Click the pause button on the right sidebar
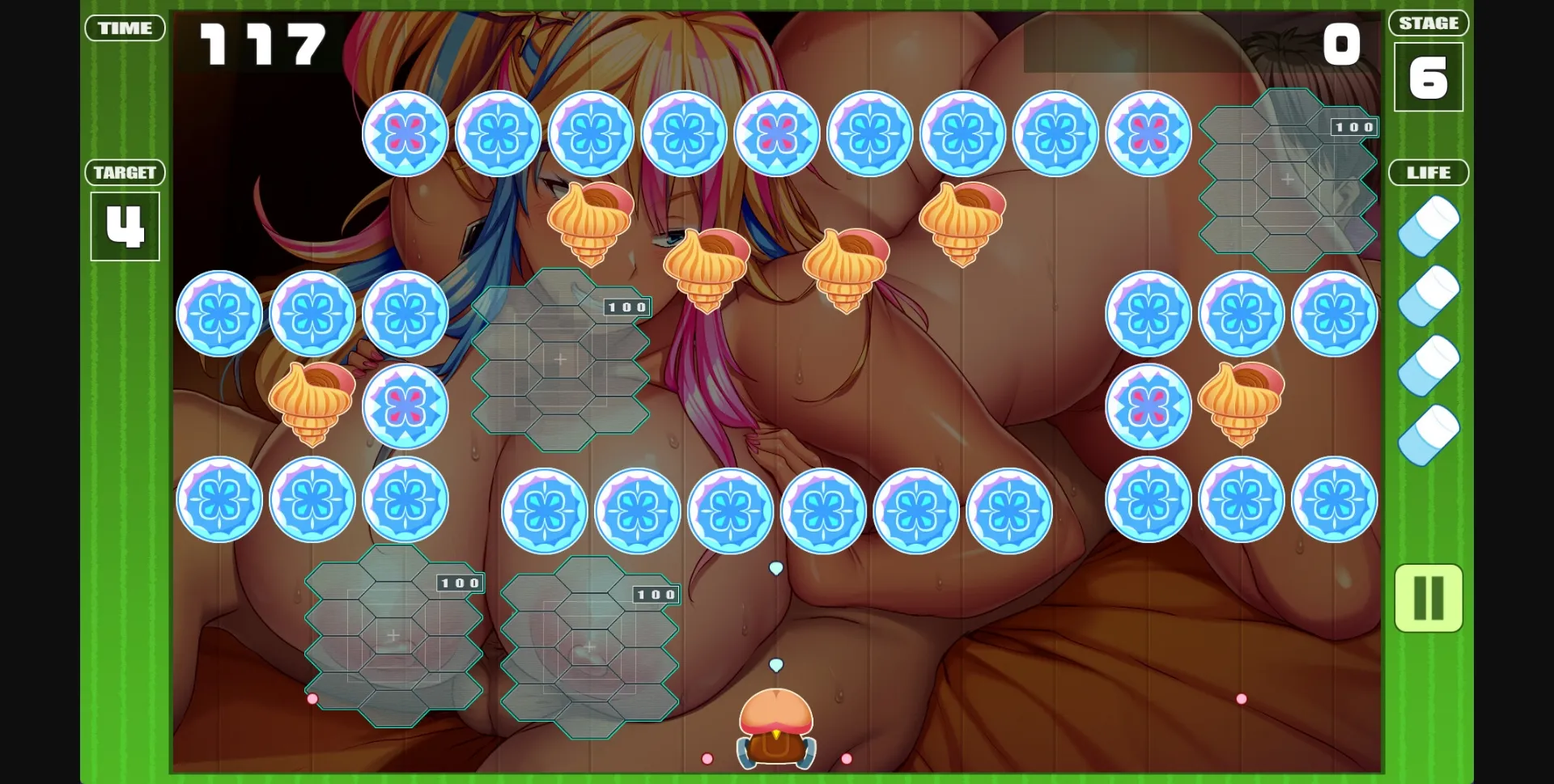 tap(1428, 599)
